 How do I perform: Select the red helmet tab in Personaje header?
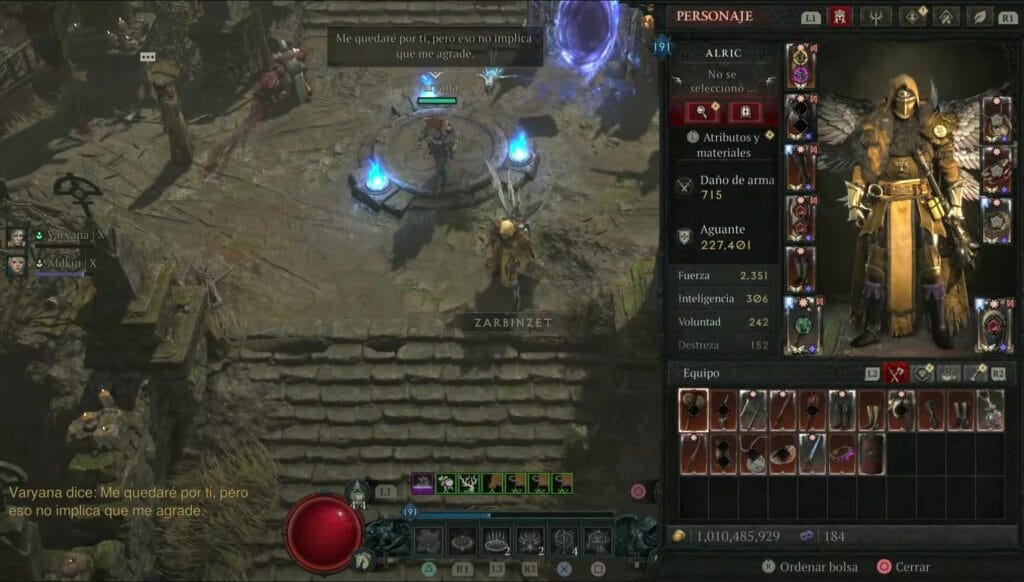[840, 16]
